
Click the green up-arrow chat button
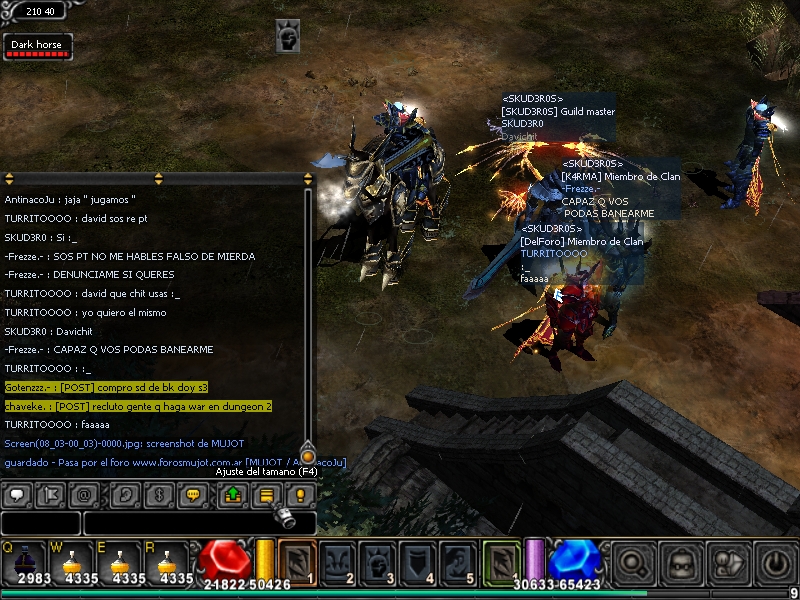click(232, 494)
